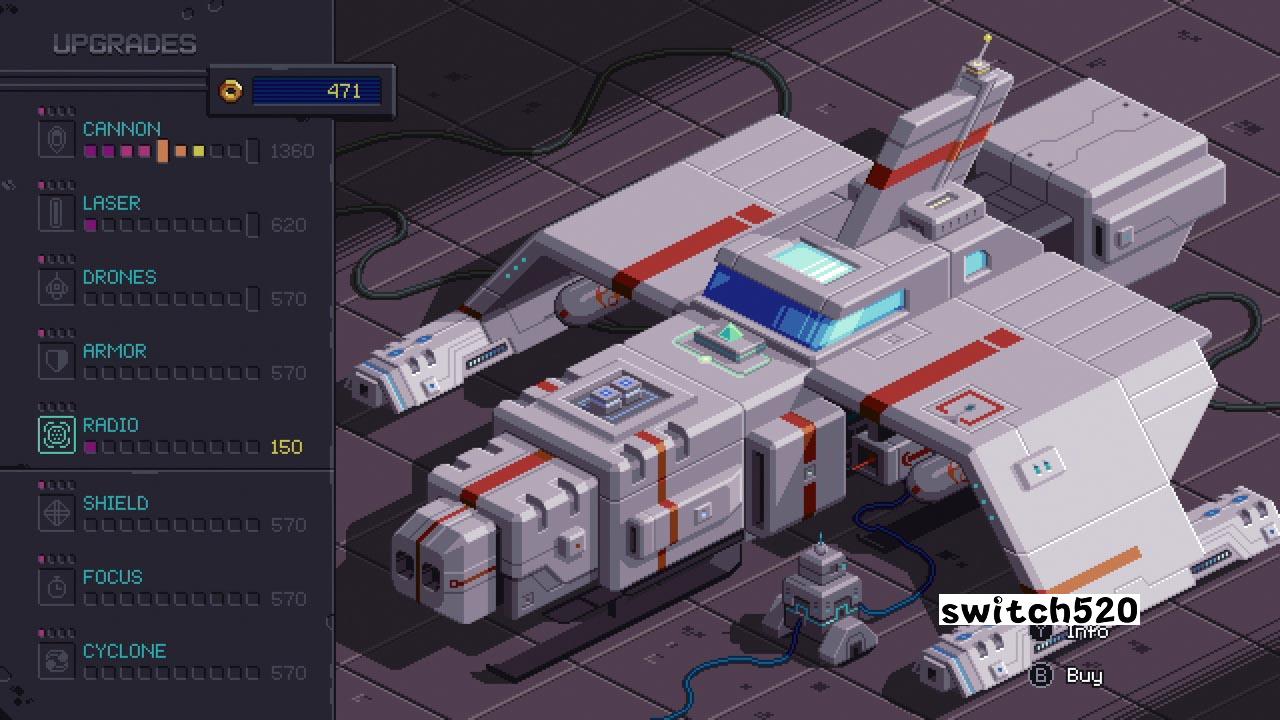This screenshot has width=1280, height=720.
Task: Click the Armor shield icon
Action: click(x=57, y=361)
